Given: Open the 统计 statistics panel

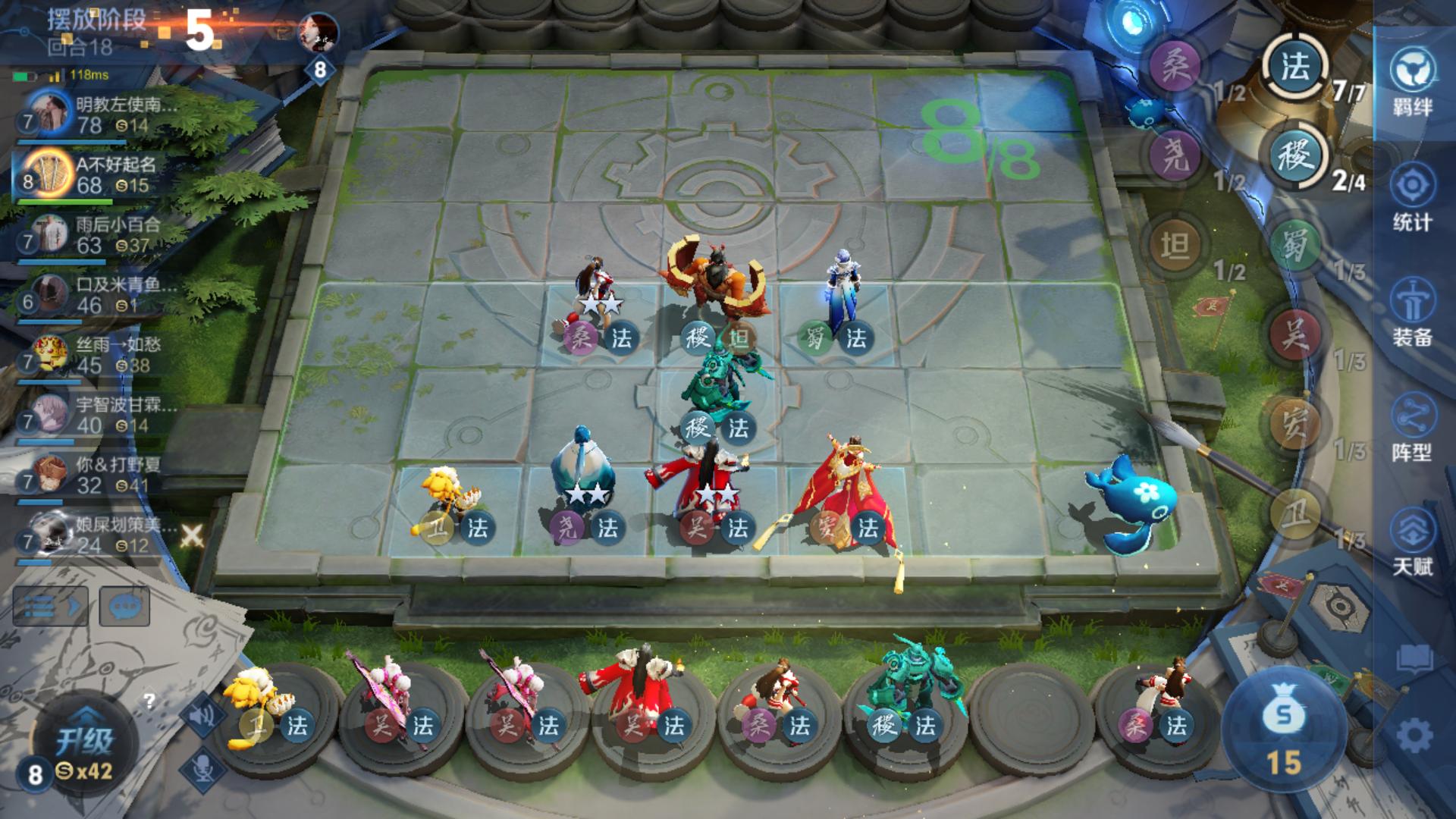Looking at the screenshot, I should pyautogui.click(x=1412, y=197).
